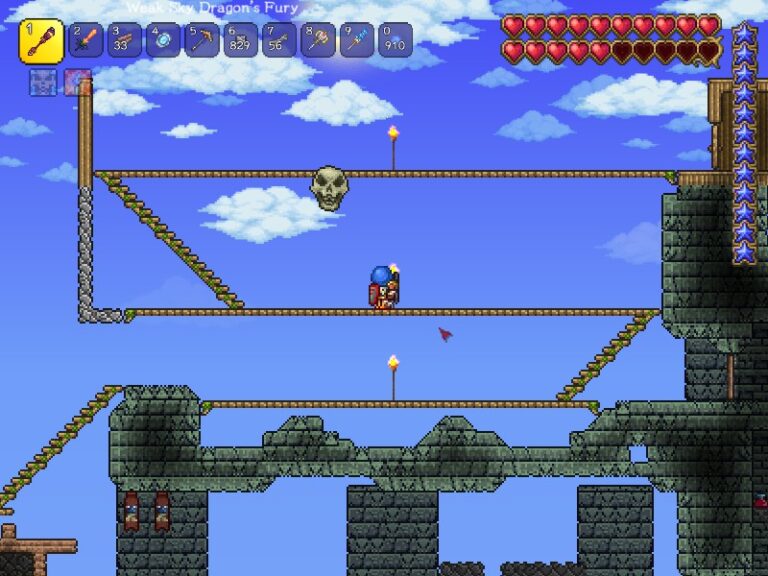Select the magic mirror in slot 4
This screenshot has width=768, height=576.
pos(163,41)
